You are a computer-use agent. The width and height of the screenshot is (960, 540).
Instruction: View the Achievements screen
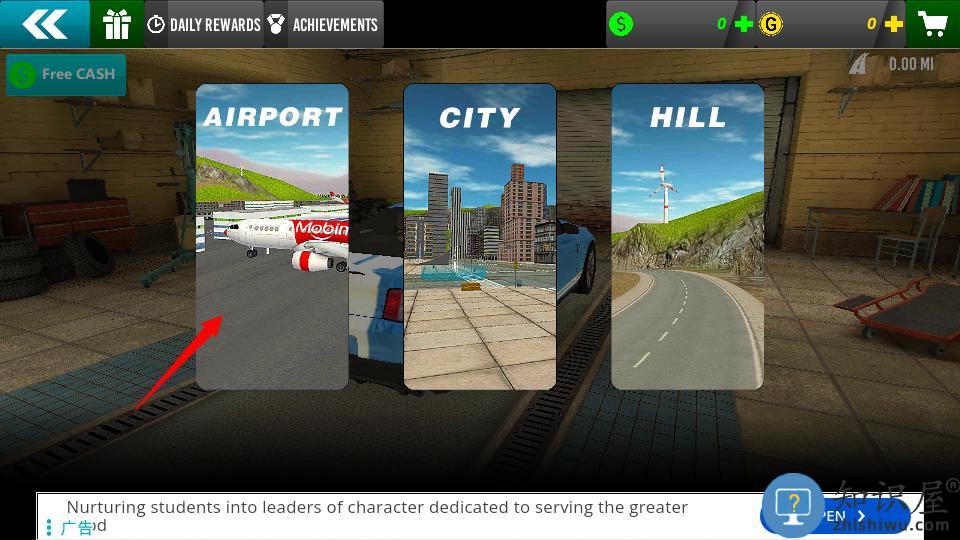click(x=323, y=24)
